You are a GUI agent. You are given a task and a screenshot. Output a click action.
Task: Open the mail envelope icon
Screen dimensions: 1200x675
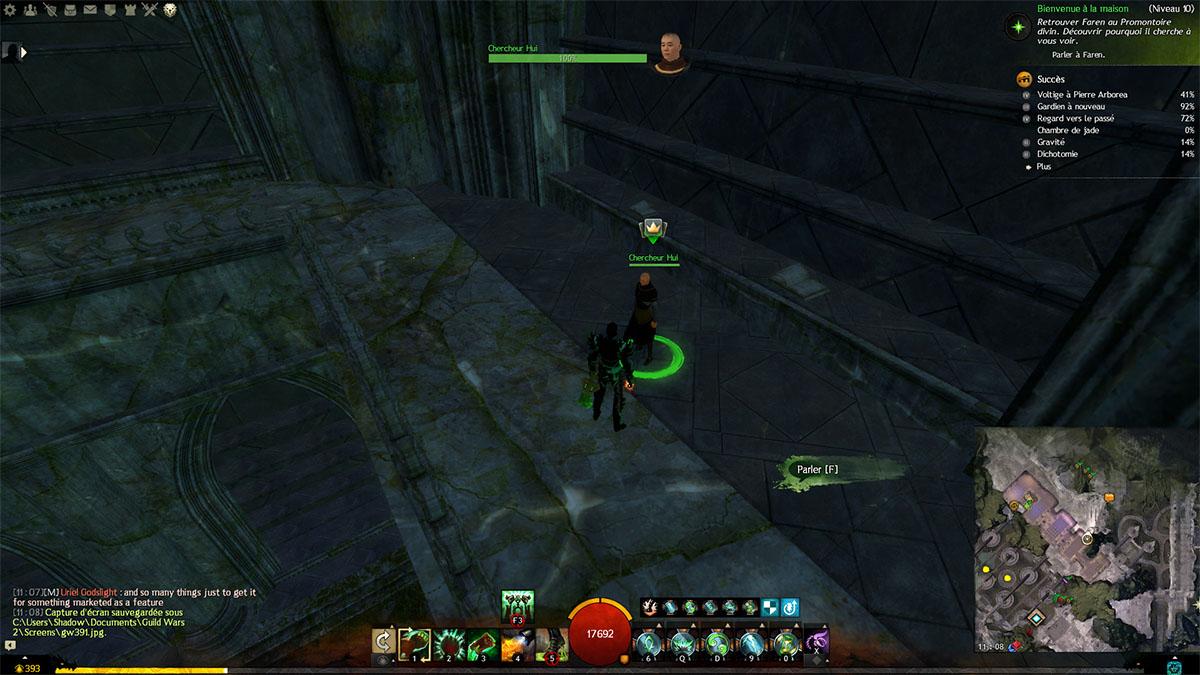[91, 10]
